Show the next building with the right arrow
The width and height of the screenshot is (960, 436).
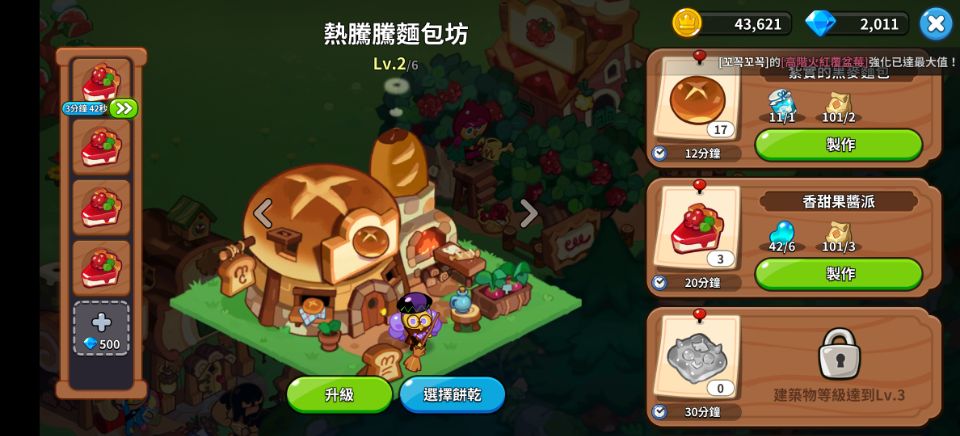(529, 213)
